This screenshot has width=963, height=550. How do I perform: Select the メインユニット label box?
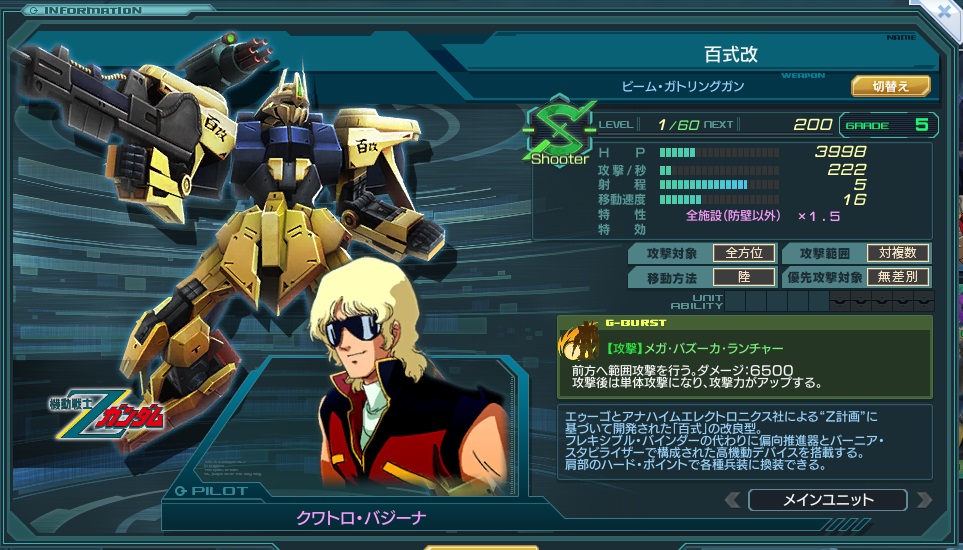(827, 500)
